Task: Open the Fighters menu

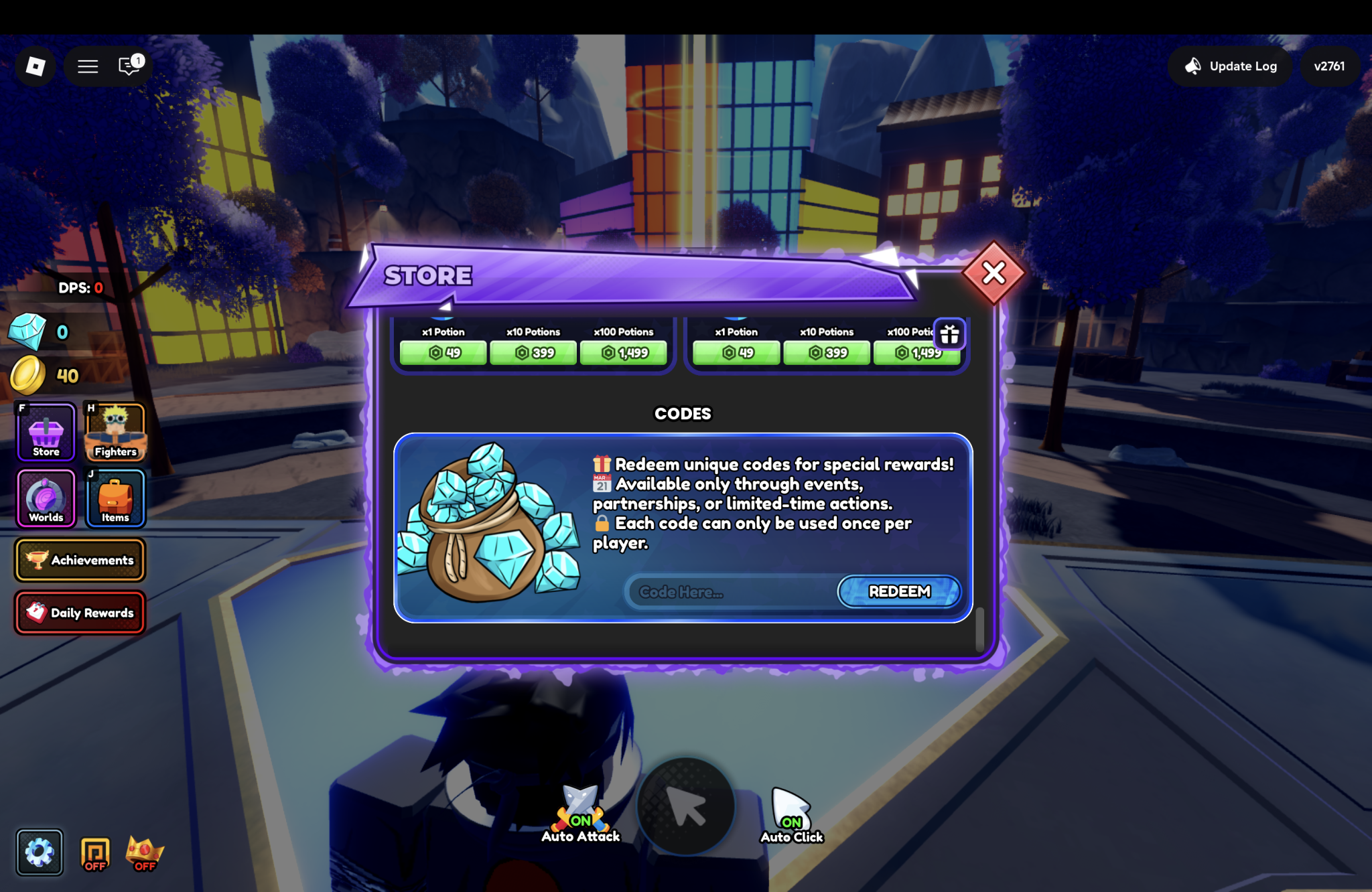Action: [115, 433]
